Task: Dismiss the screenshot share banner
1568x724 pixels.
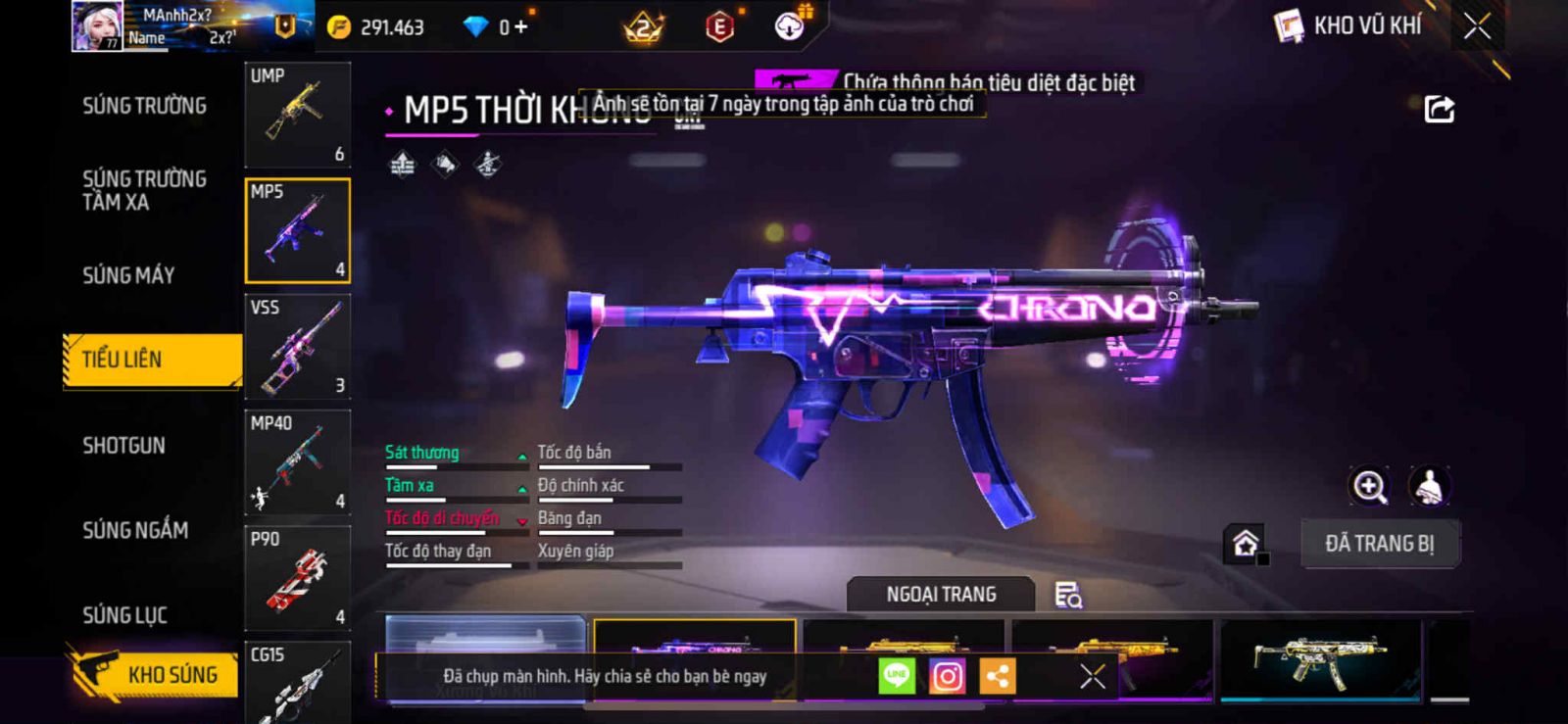Action: pos(1092,676)
